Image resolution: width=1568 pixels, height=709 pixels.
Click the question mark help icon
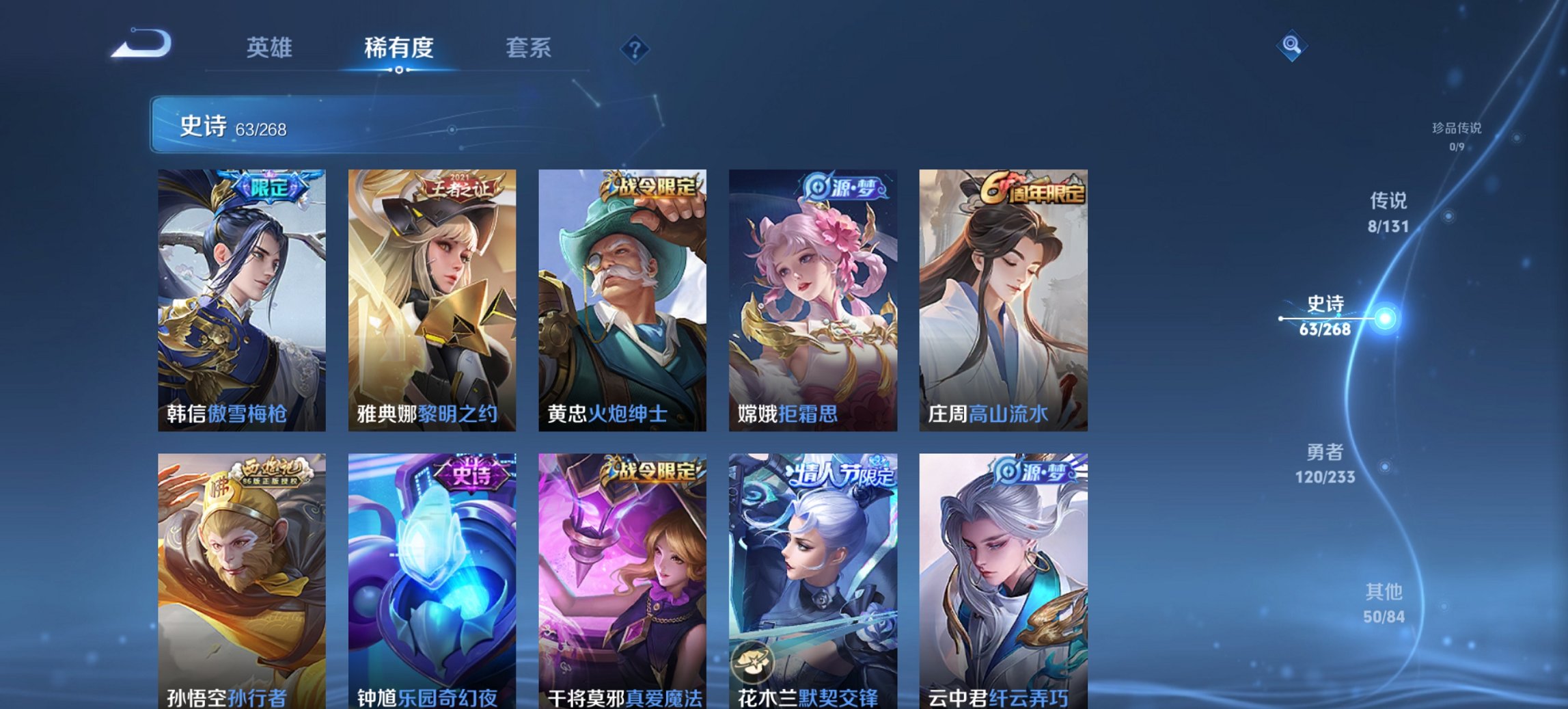point(633,48)
